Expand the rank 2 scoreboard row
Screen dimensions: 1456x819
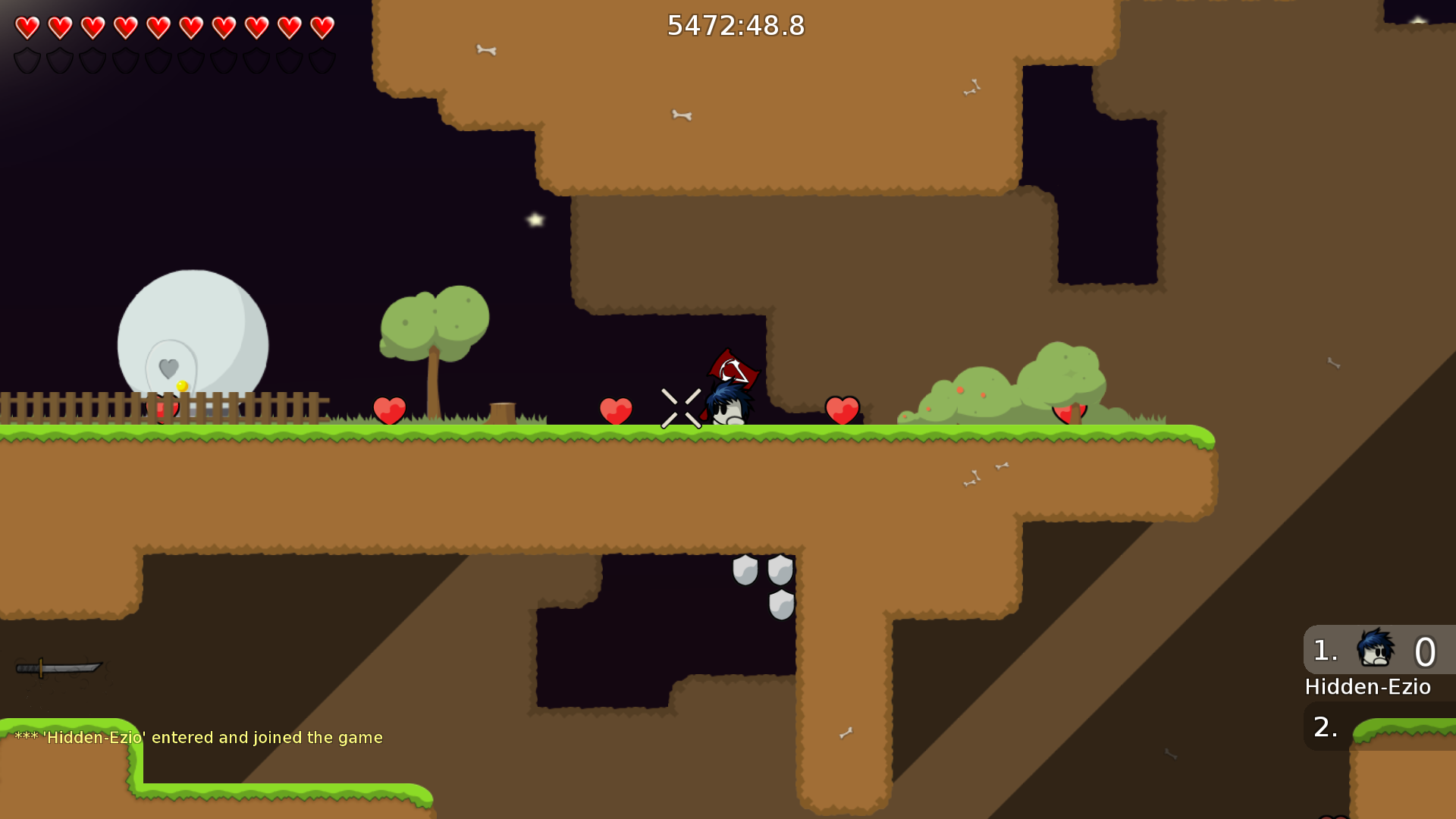1326,726
